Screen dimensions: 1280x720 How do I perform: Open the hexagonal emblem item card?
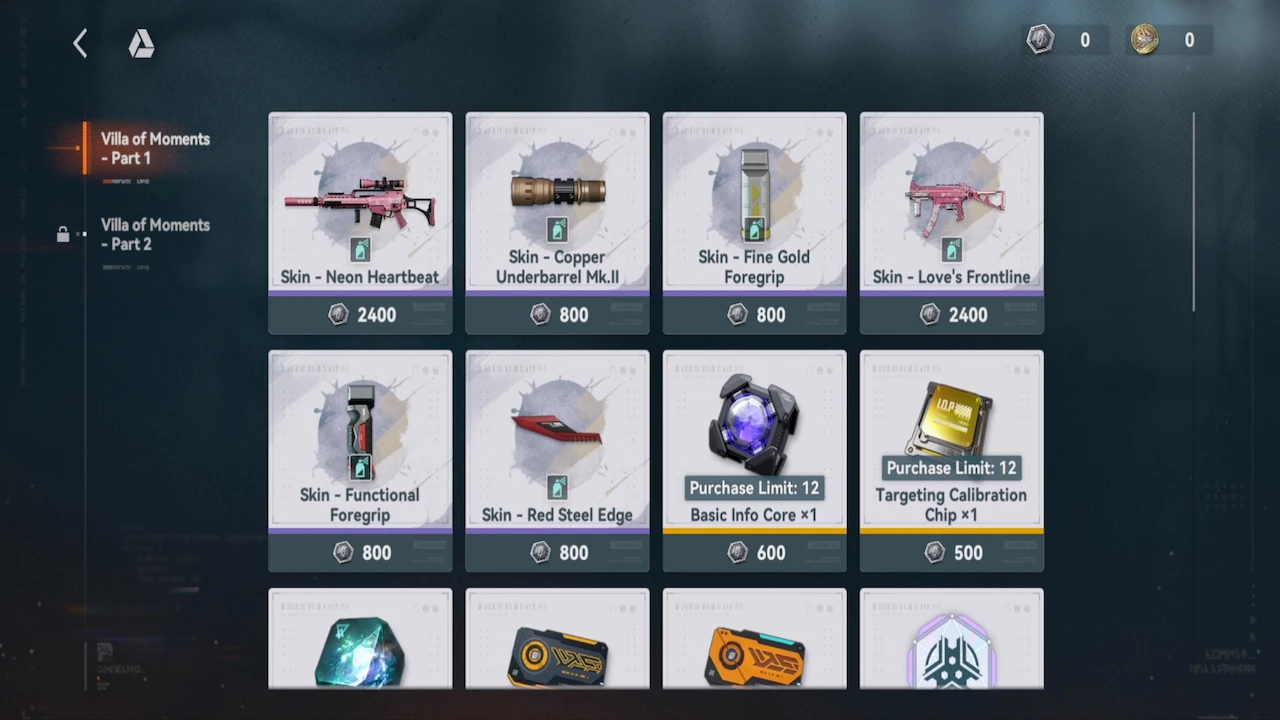951,640
